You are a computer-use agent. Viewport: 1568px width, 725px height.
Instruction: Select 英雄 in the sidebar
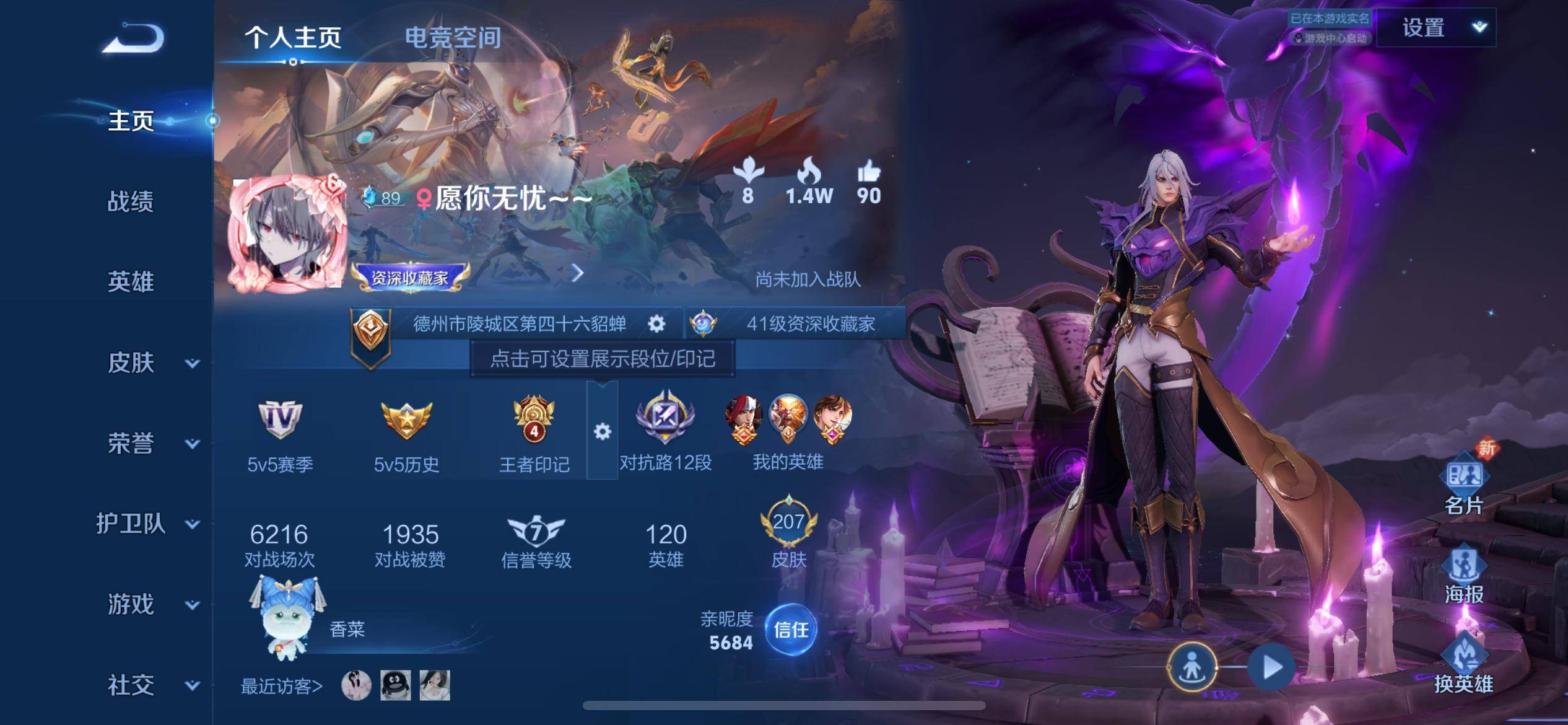(x=130, y=282)
